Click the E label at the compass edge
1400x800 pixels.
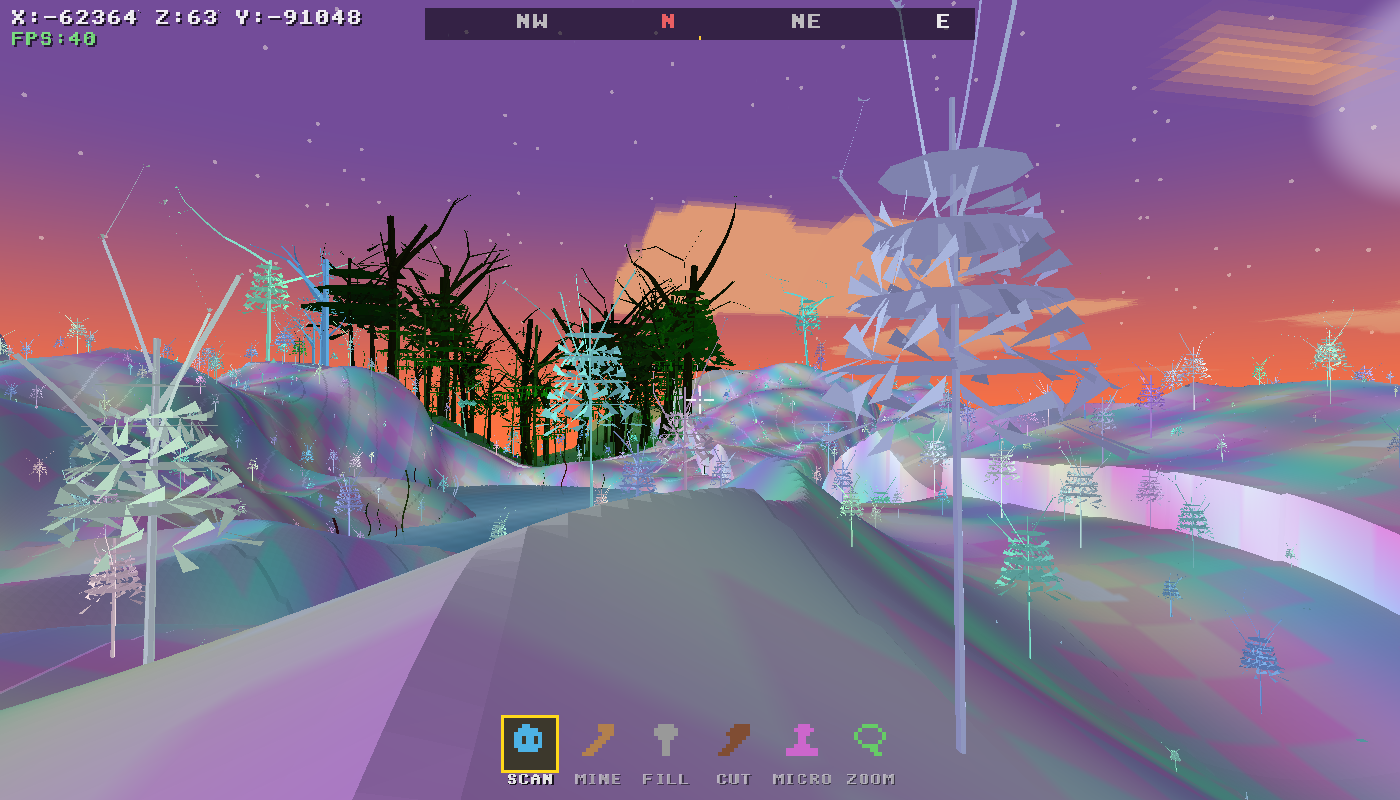pyautogui.click(x=941, y=19)
